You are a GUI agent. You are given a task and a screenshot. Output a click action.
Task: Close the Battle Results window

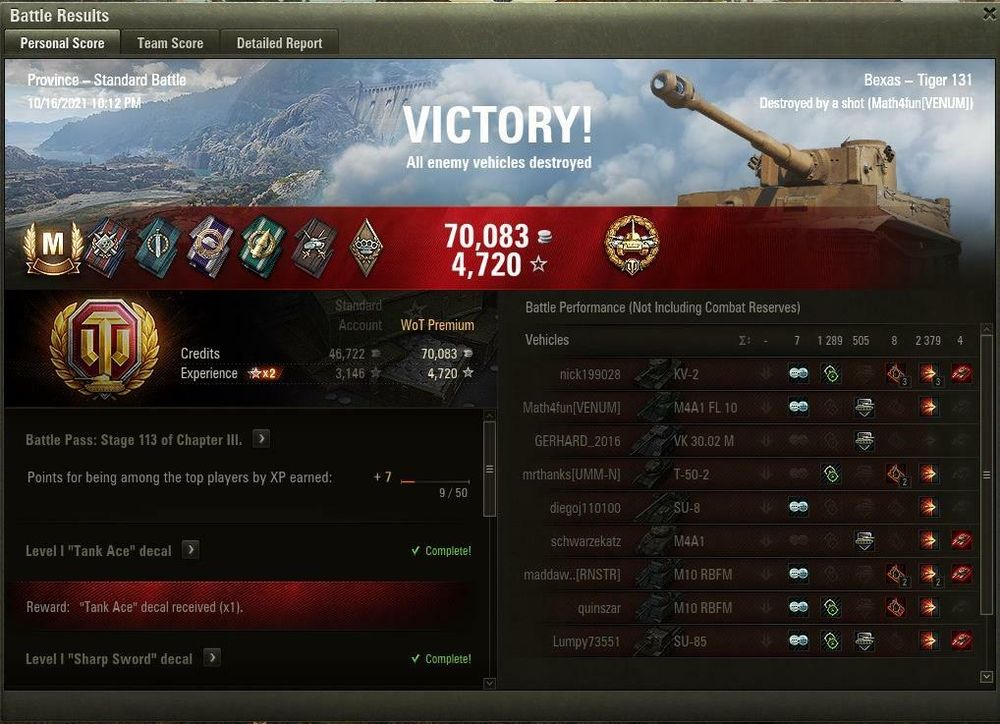[989, 15]
